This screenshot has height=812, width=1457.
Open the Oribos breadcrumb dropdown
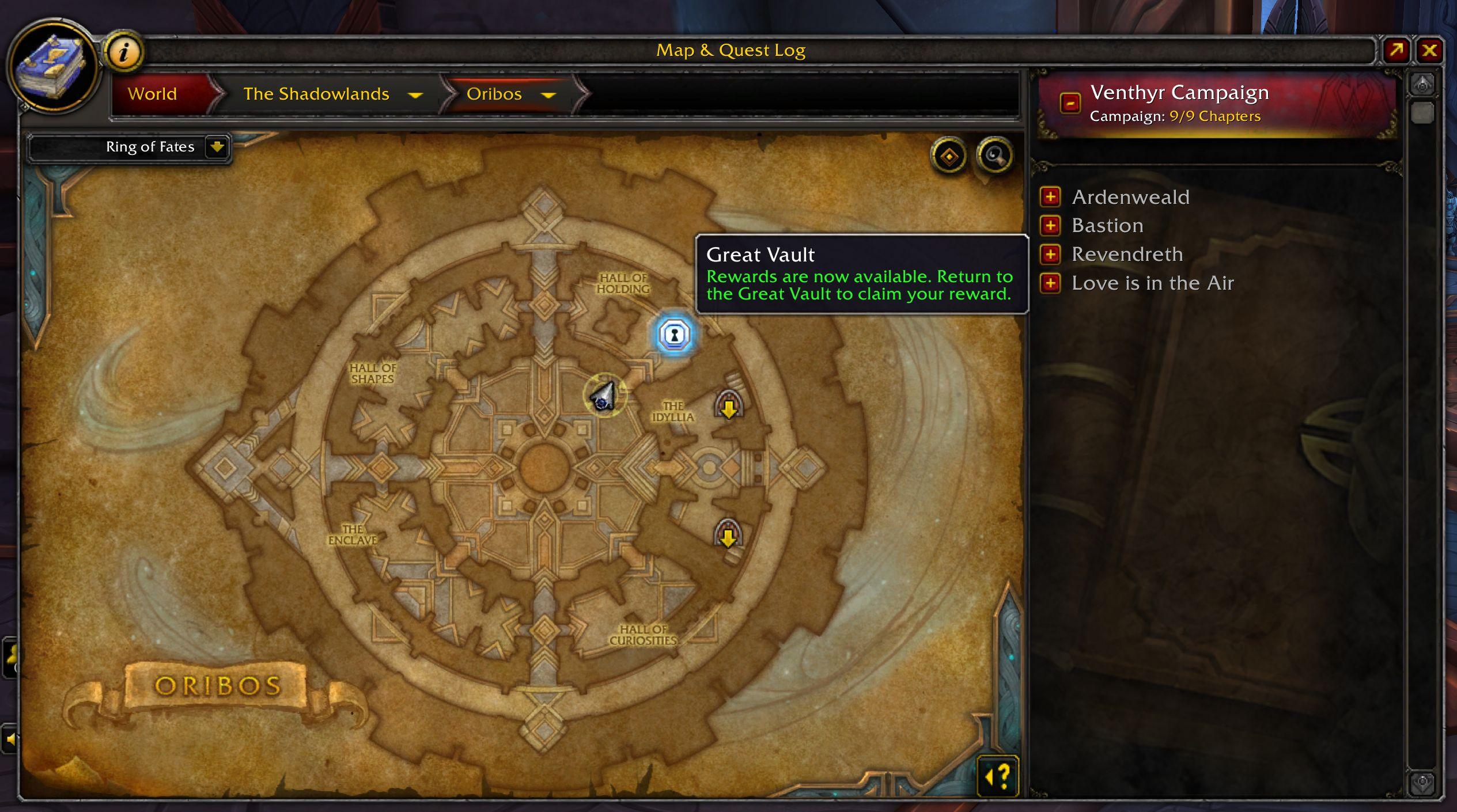pyautogui.click(x=548, y=95)
